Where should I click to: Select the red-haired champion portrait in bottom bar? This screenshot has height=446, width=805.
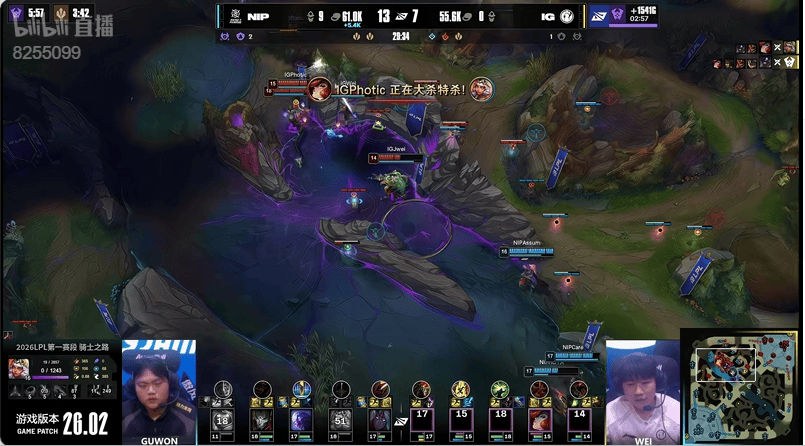coord(540,419)
